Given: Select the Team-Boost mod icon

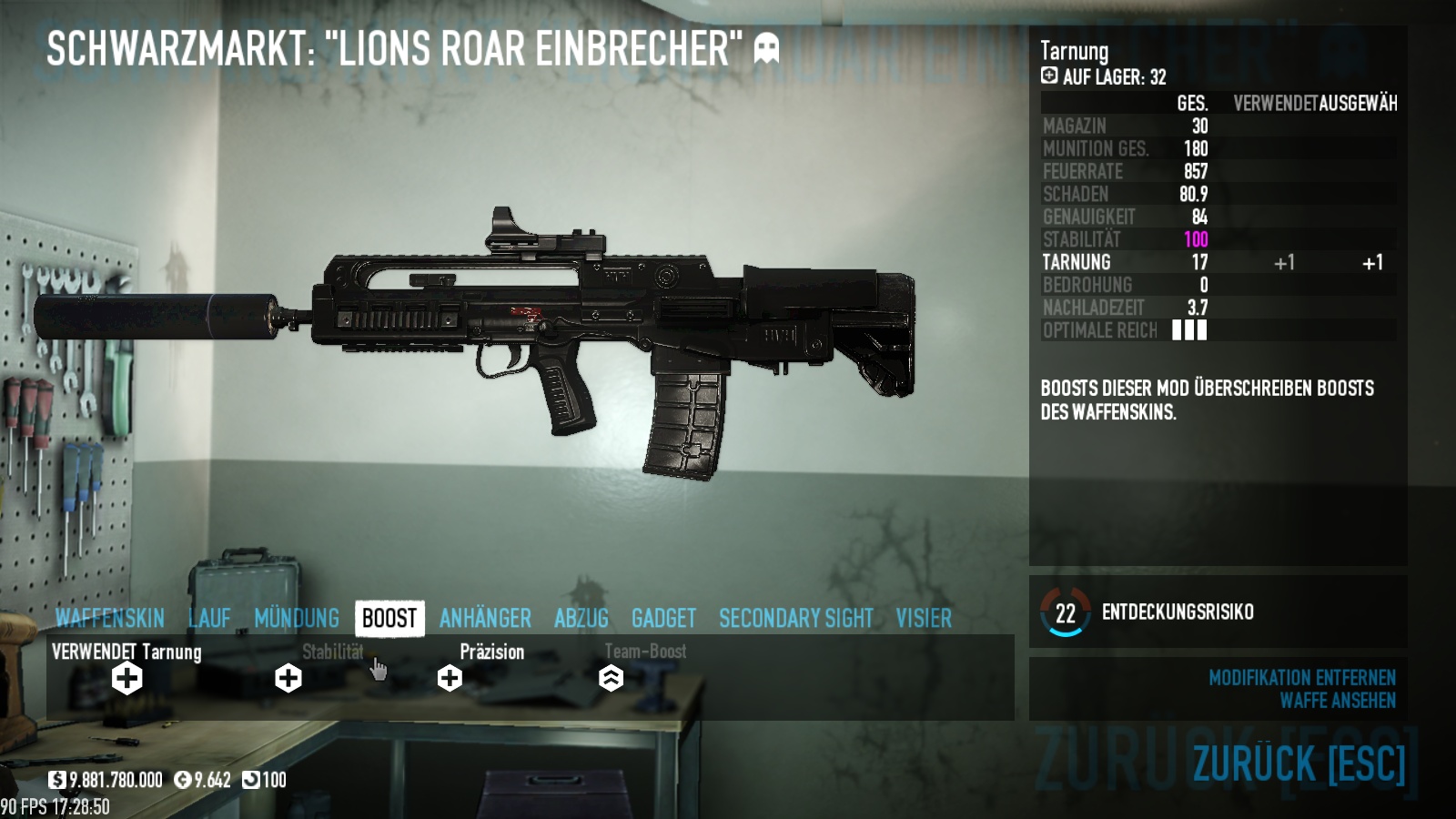Looking at the screenshot, I should pos(611,678).
